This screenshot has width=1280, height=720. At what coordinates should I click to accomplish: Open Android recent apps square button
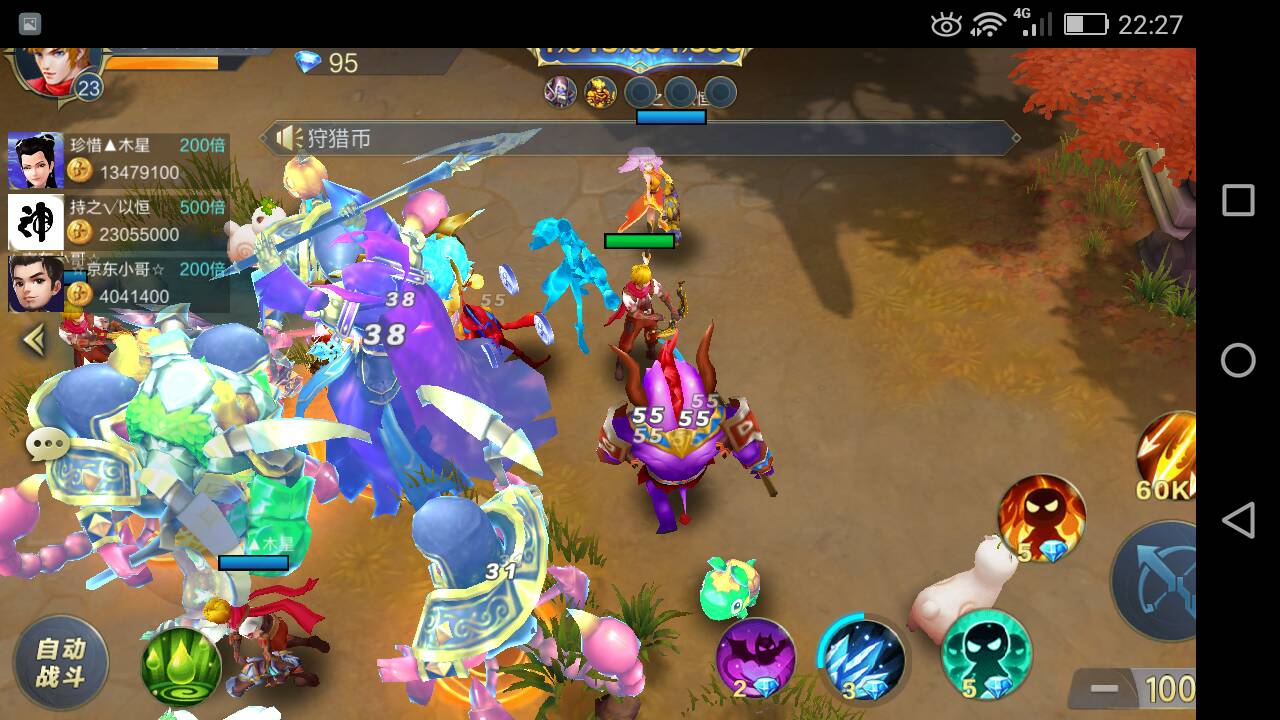[1238, 200]
